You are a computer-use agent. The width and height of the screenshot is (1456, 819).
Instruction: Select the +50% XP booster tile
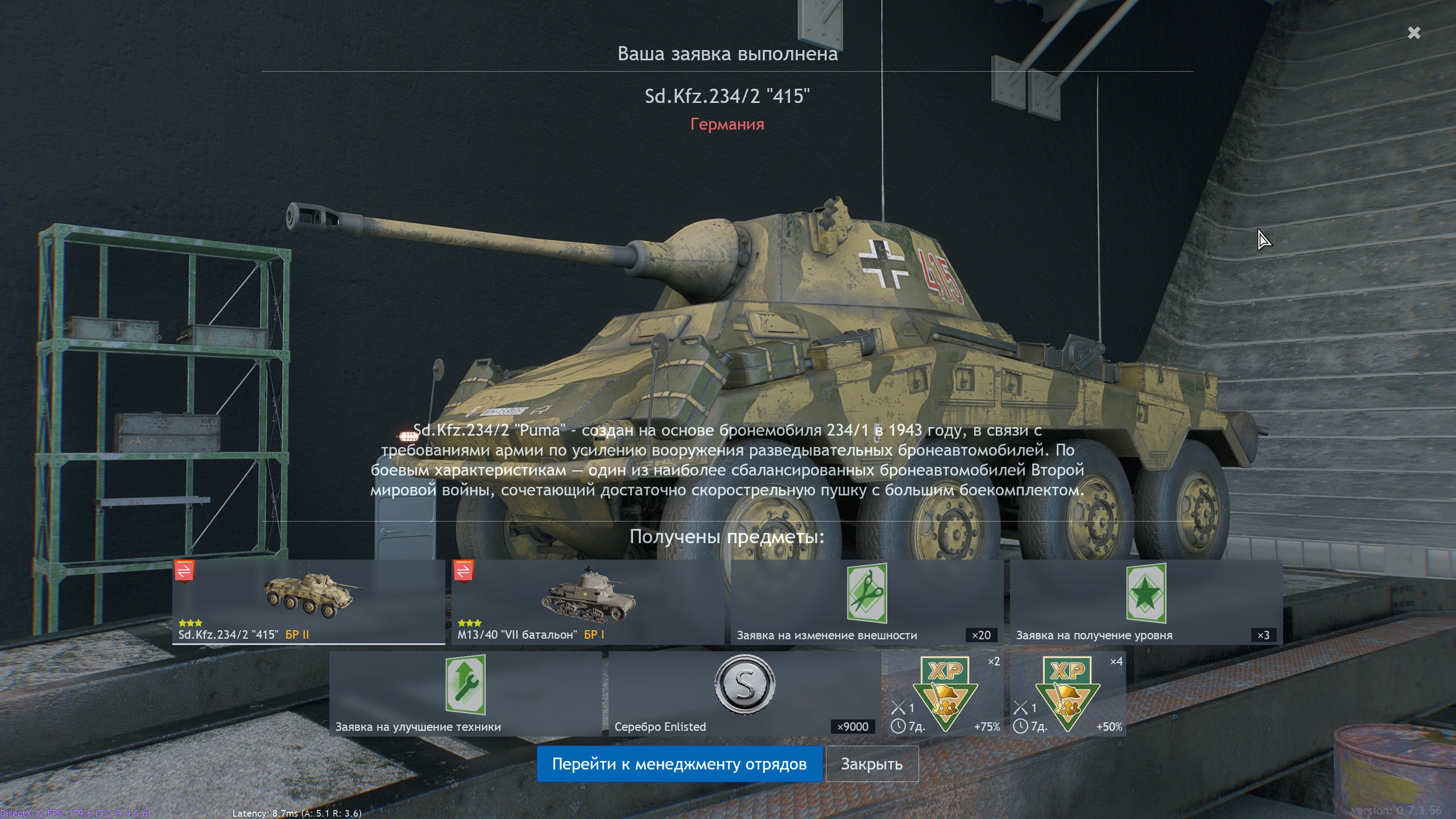1068,693
